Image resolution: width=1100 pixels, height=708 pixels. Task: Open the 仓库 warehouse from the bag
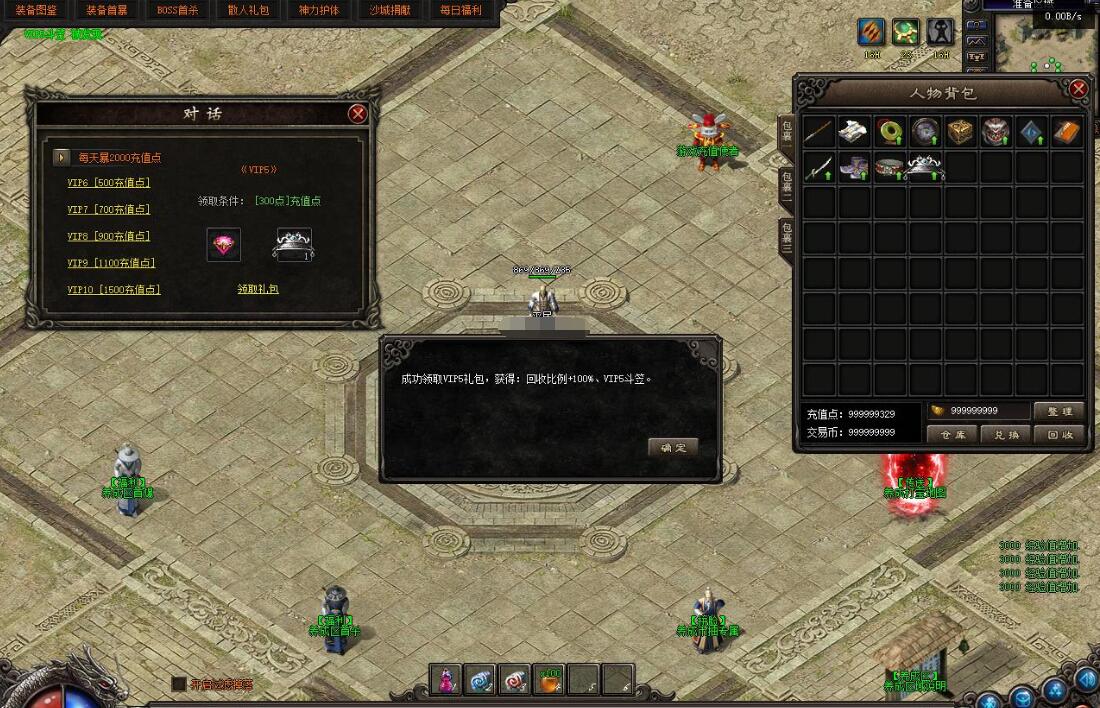(x=952, y=435)
